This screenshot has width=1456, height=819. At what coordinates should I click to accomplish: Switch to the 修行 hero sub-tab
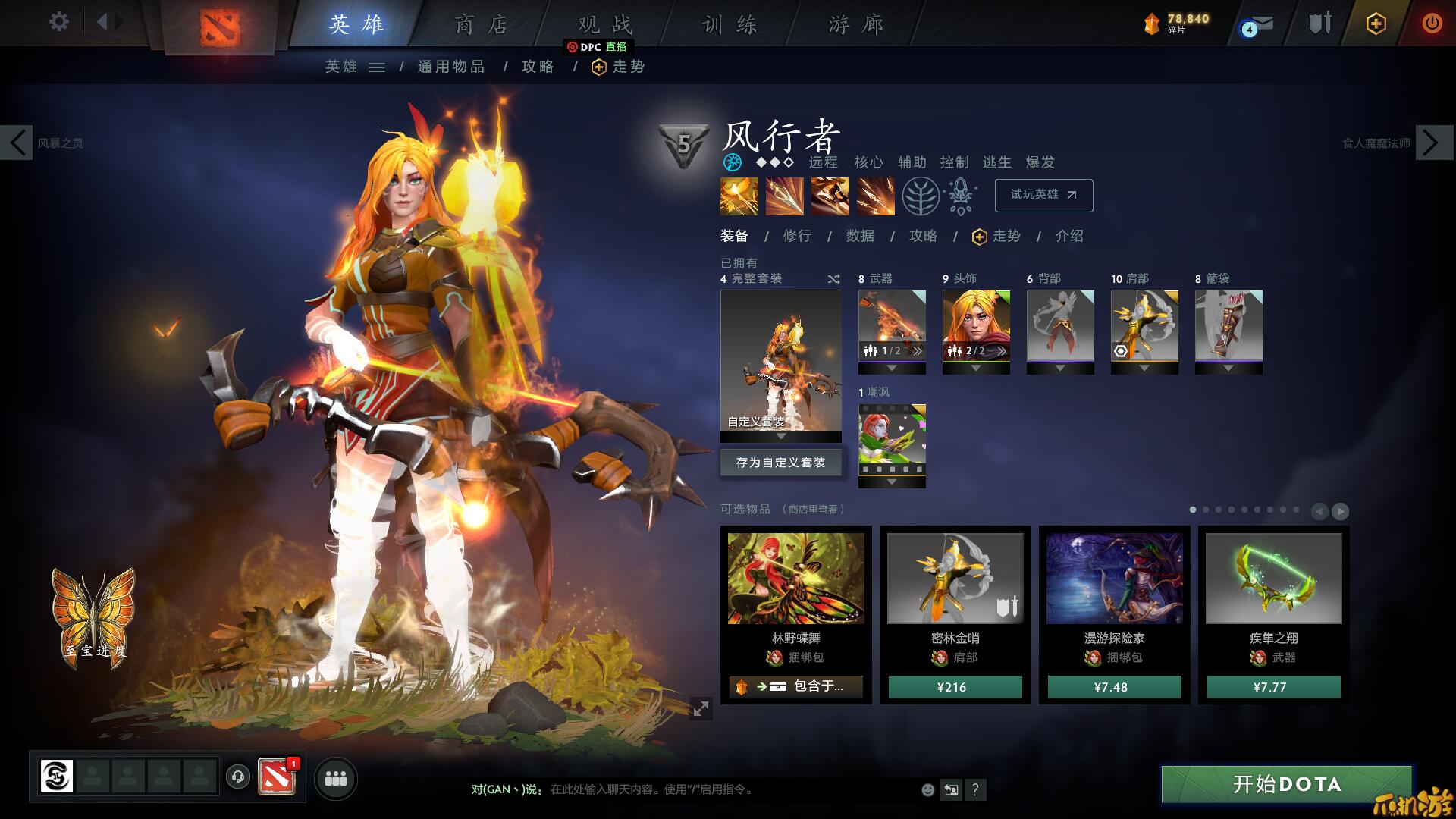(797, 236)
